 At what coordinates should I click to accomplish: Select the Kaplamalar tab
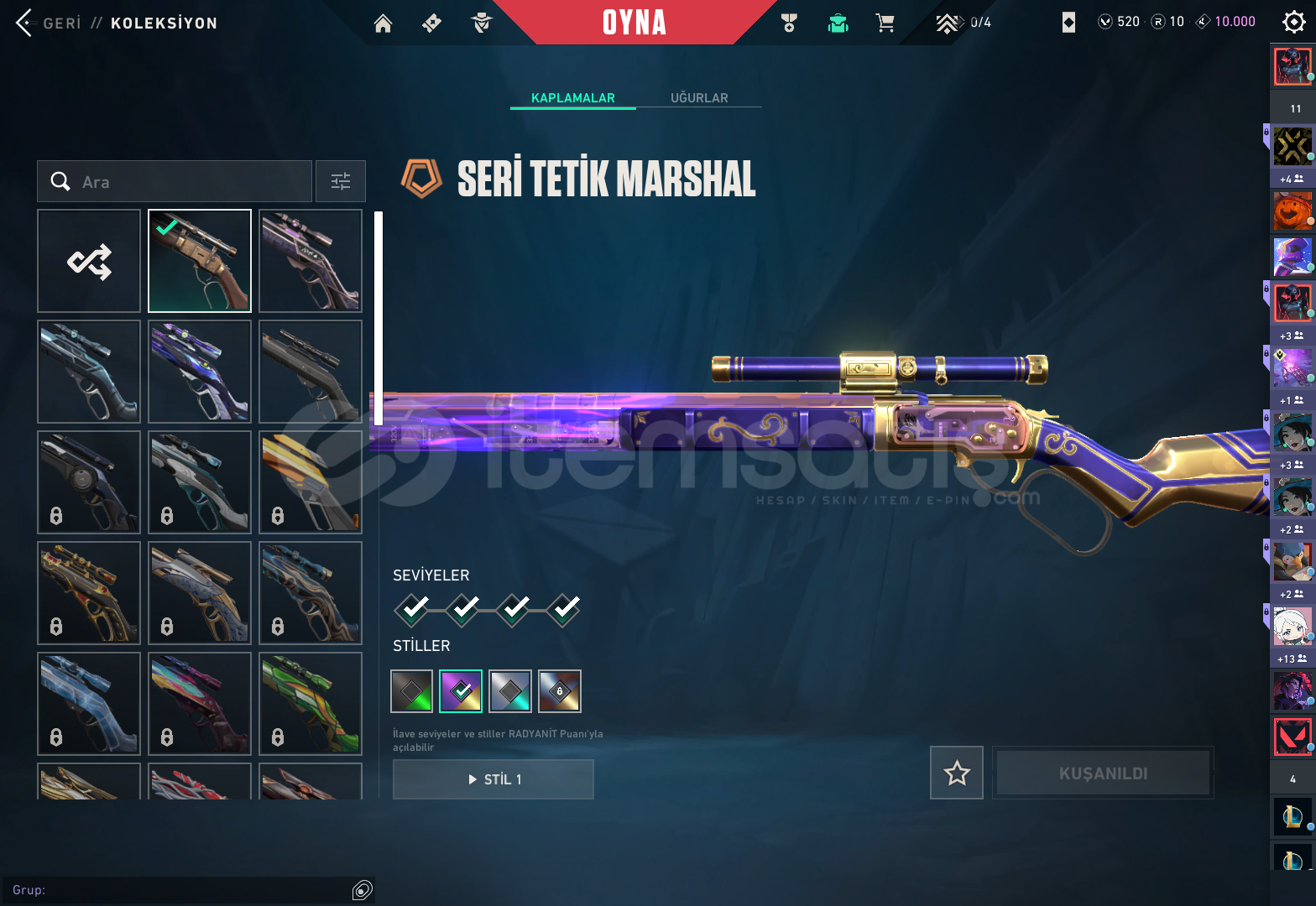pyautogui.click(x=573, y=98)
